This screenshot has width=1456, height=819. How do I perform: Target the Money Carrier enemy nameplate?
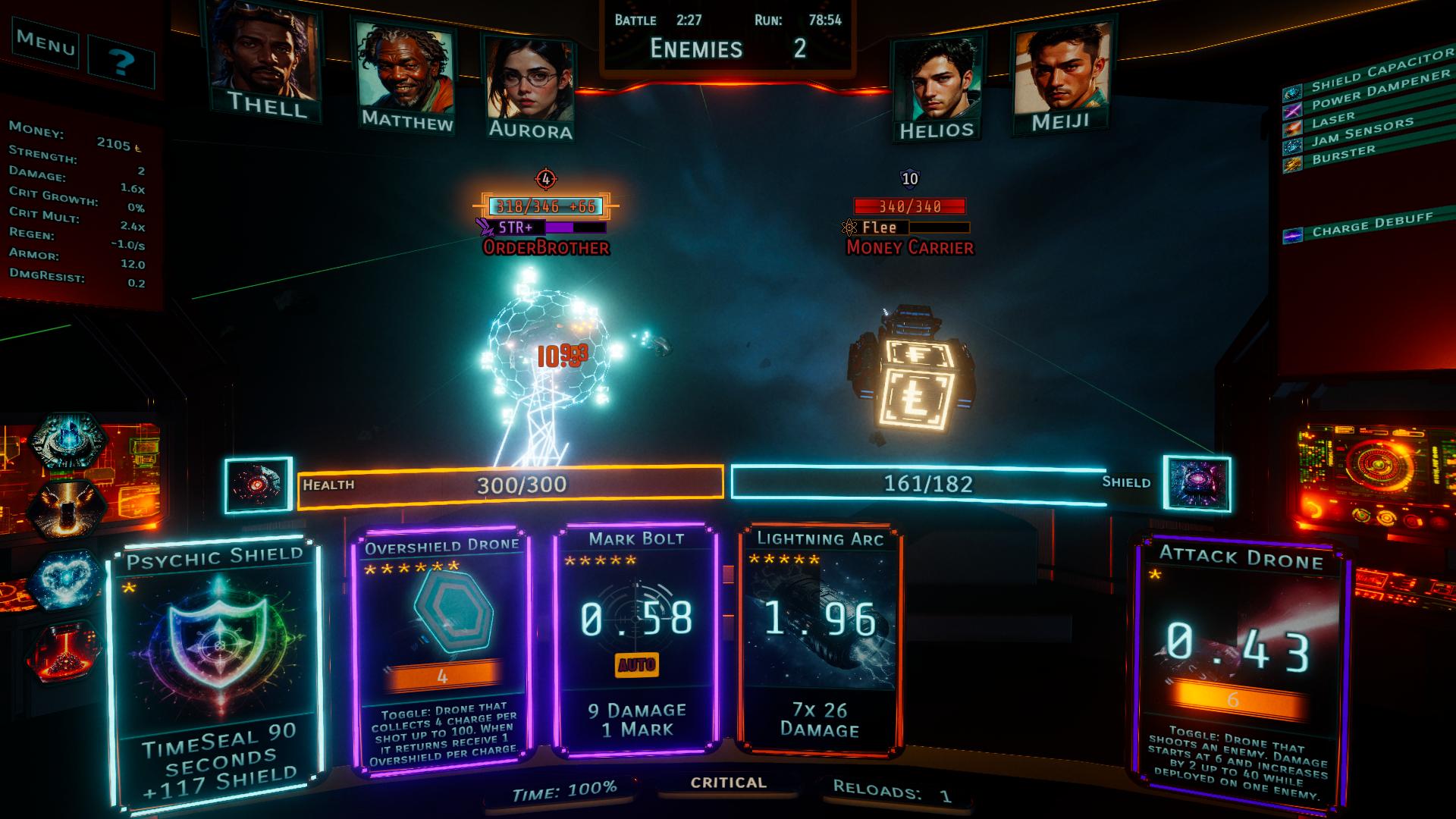tap(910, 247)
